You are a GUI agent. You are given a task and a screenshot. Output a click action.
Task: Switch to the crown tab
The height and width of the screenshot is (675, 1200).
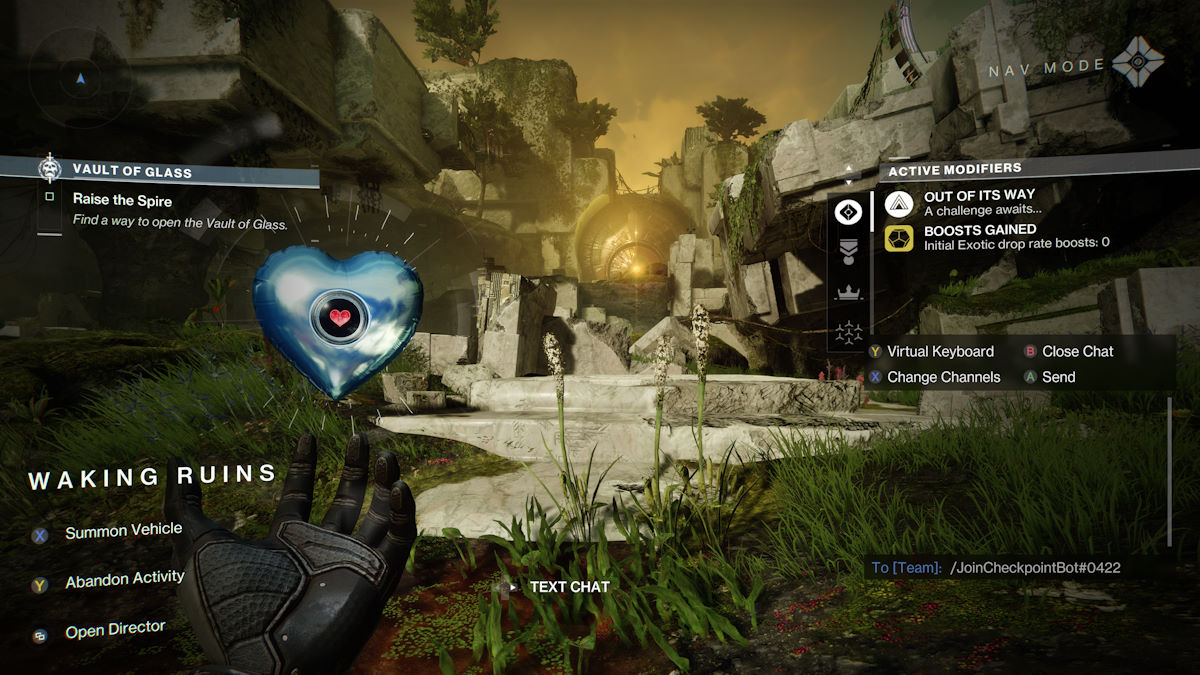point(848,293)
